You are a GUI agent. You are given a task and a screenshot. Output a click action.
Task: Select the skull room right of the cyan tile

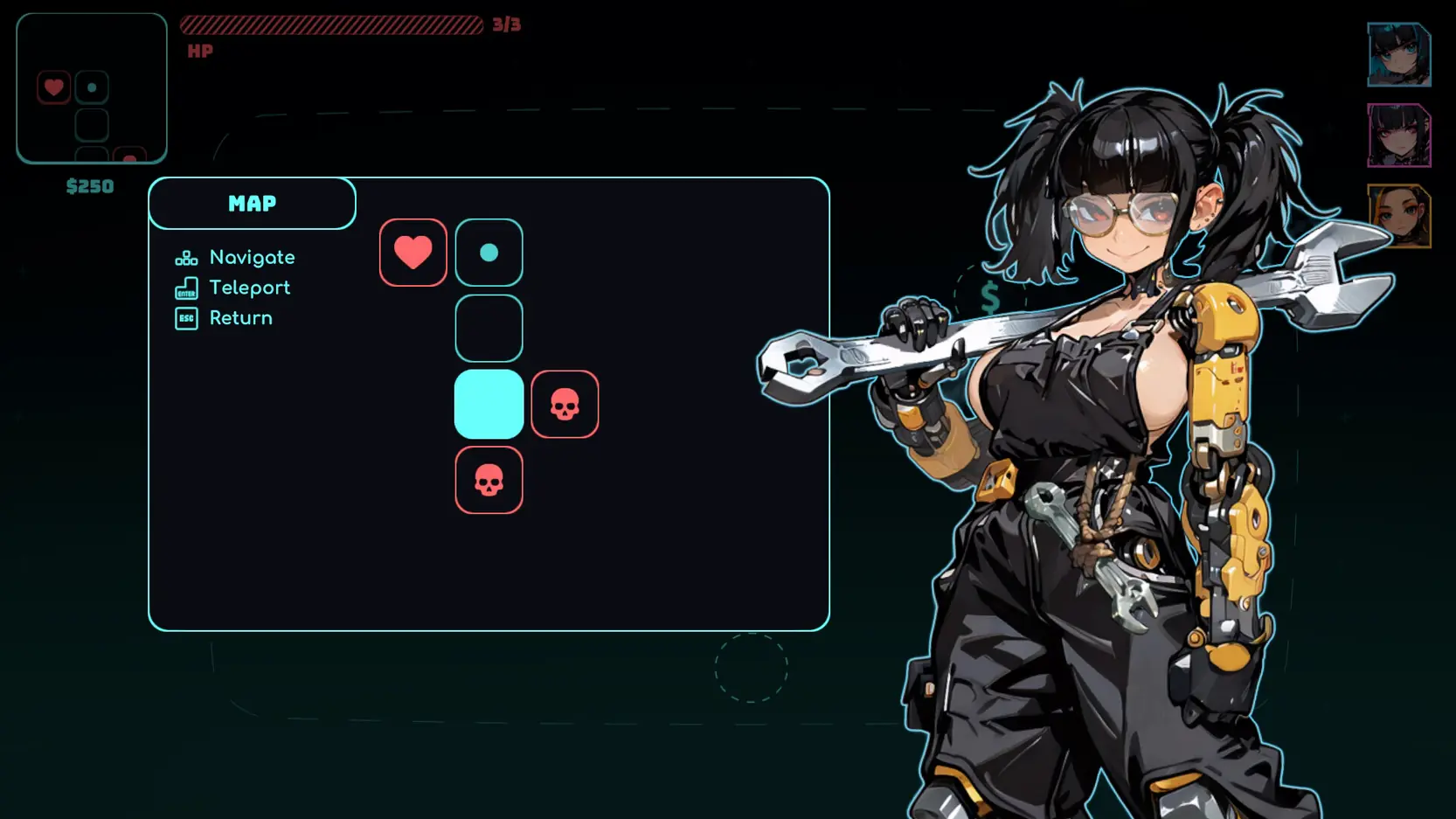565,404
